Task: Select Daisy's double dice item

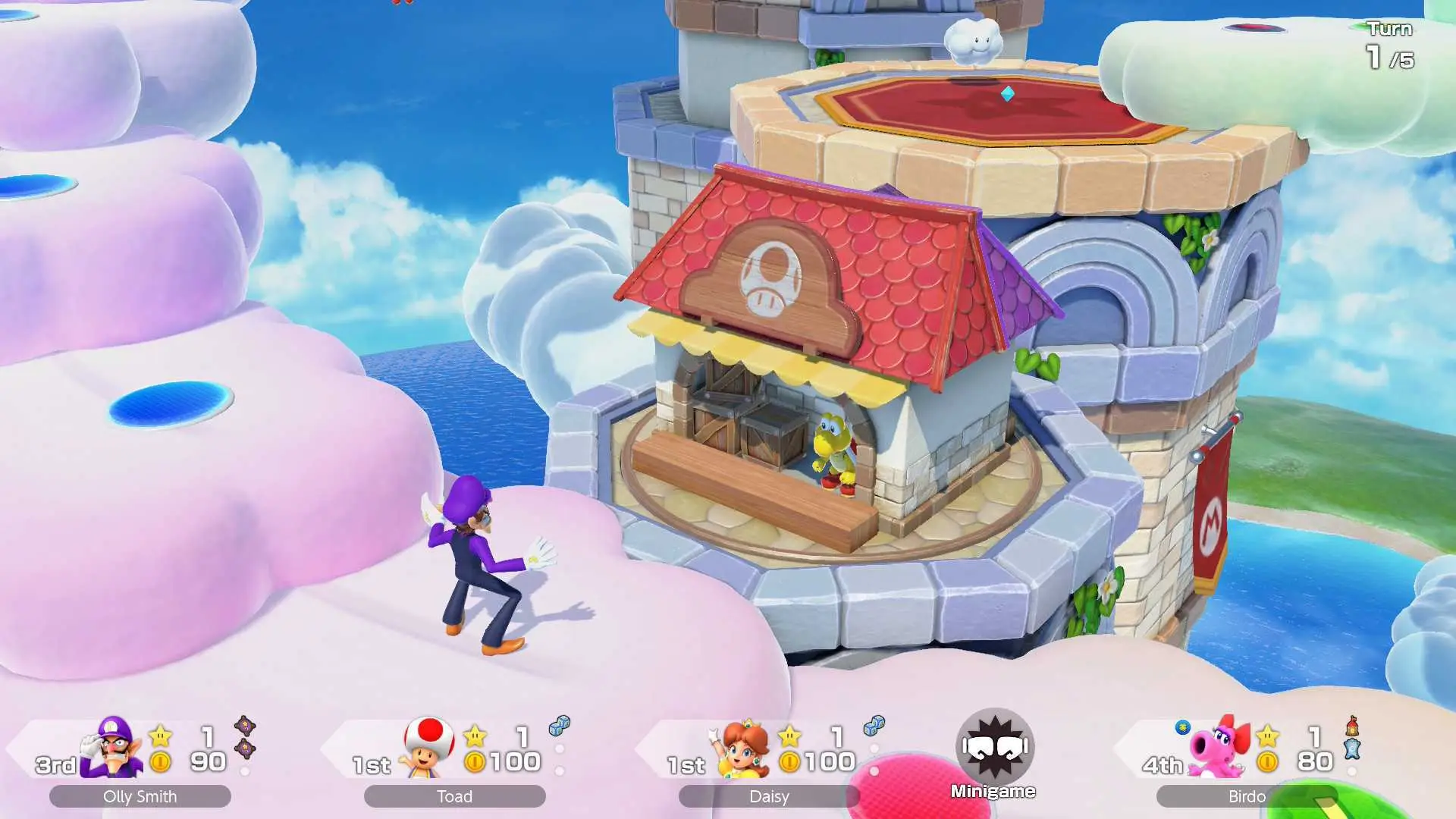Action: pyautogui.click(x=874, y=726)
